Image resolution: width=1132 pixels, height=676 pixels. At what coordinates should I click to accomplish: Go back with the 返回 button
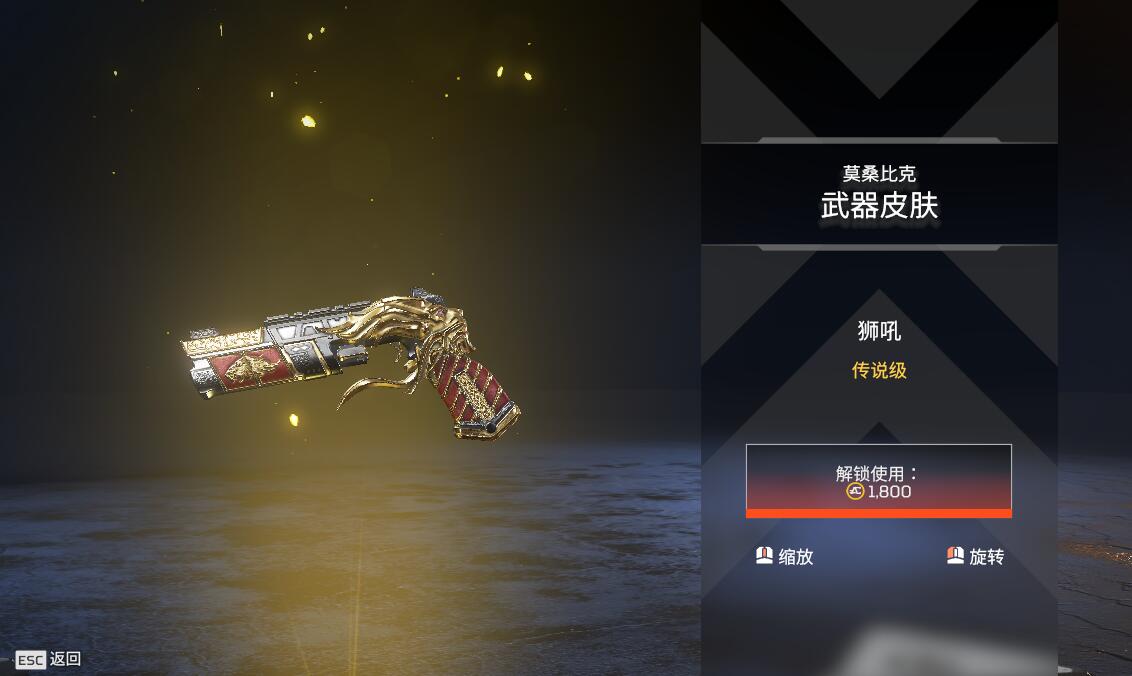49,659
